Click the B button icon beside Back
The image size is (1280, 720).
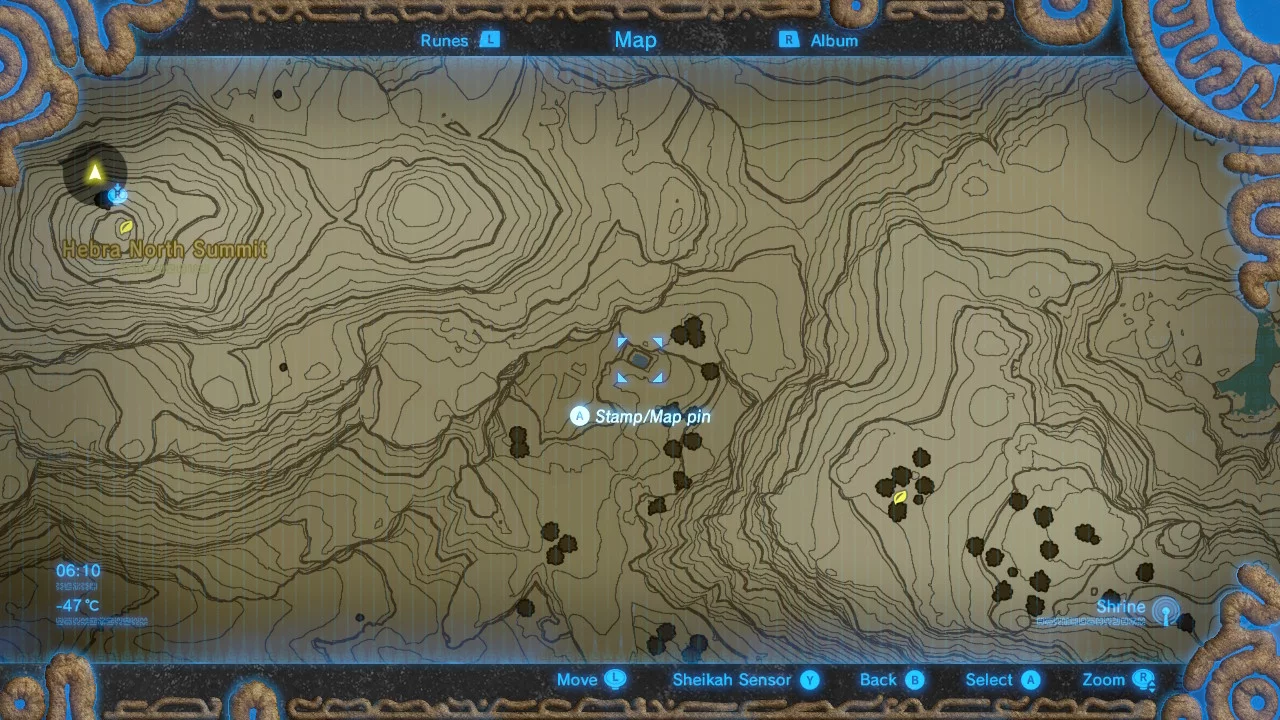(x=913, y=679)
